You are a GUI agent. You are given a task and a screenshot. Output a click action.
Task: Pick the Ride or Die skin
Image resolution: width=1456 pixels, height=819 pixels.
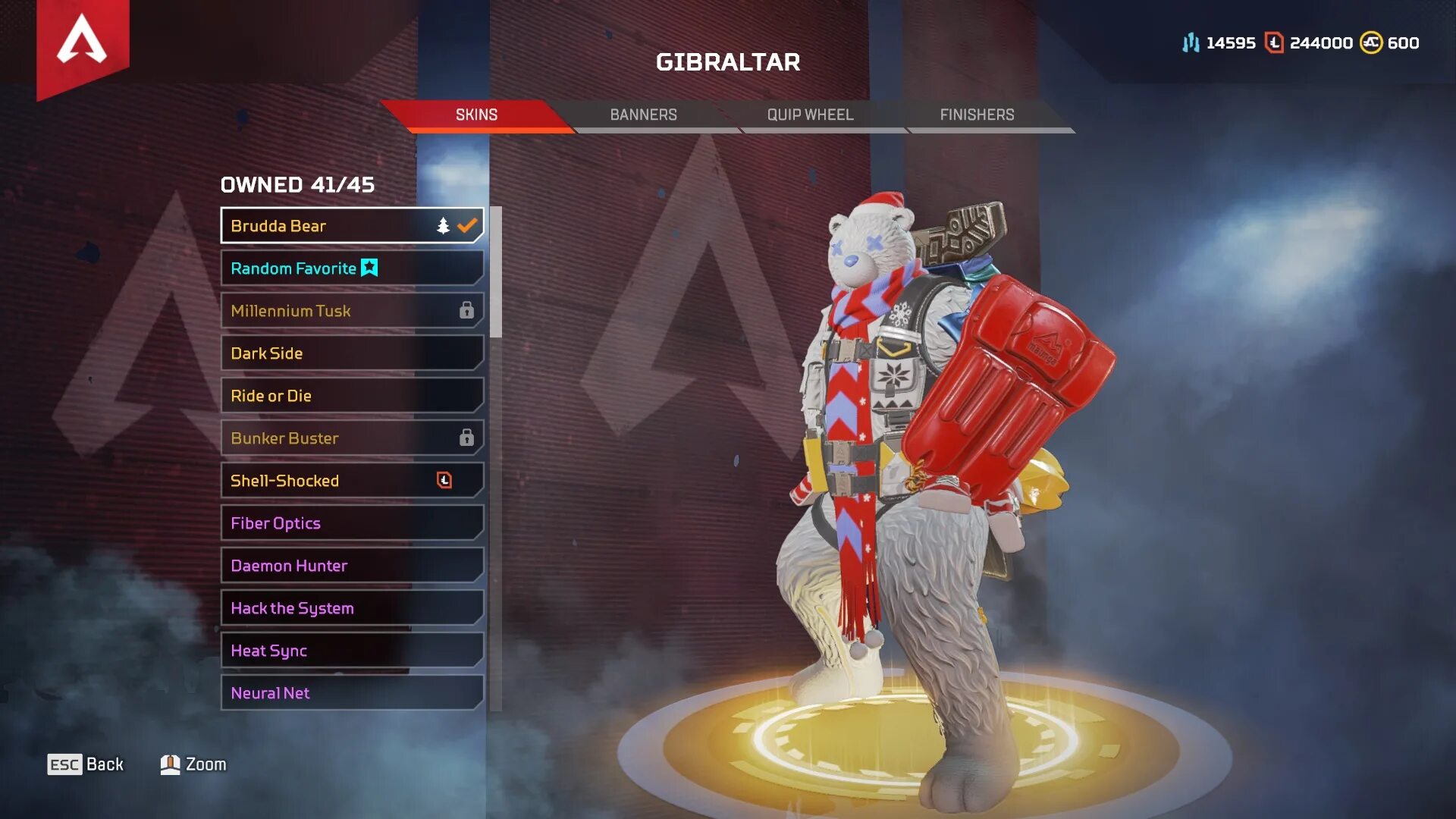pyautogui.click(x=352, y=396)
